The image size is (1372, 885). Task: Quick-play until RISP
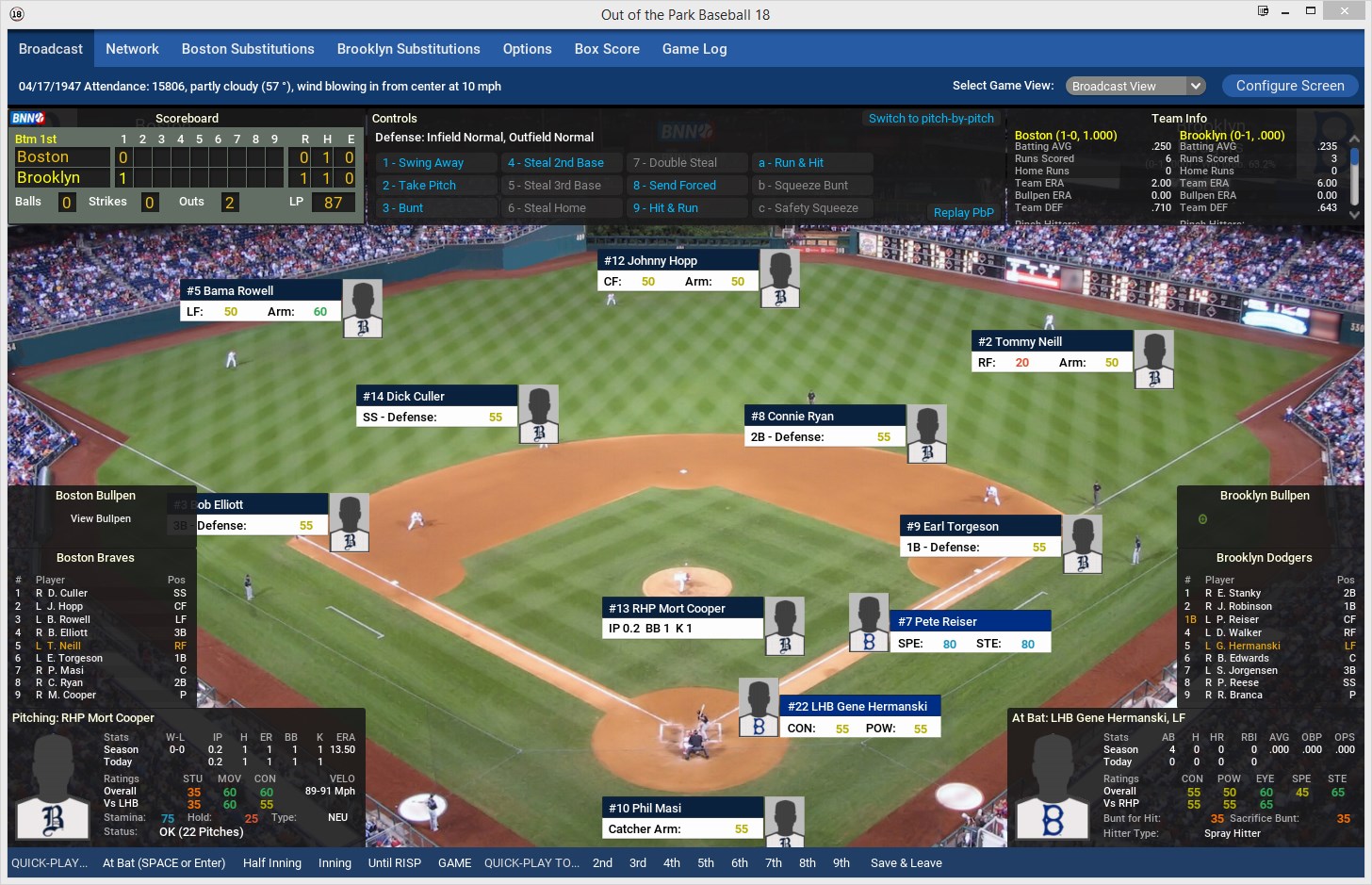click(394, 863)
